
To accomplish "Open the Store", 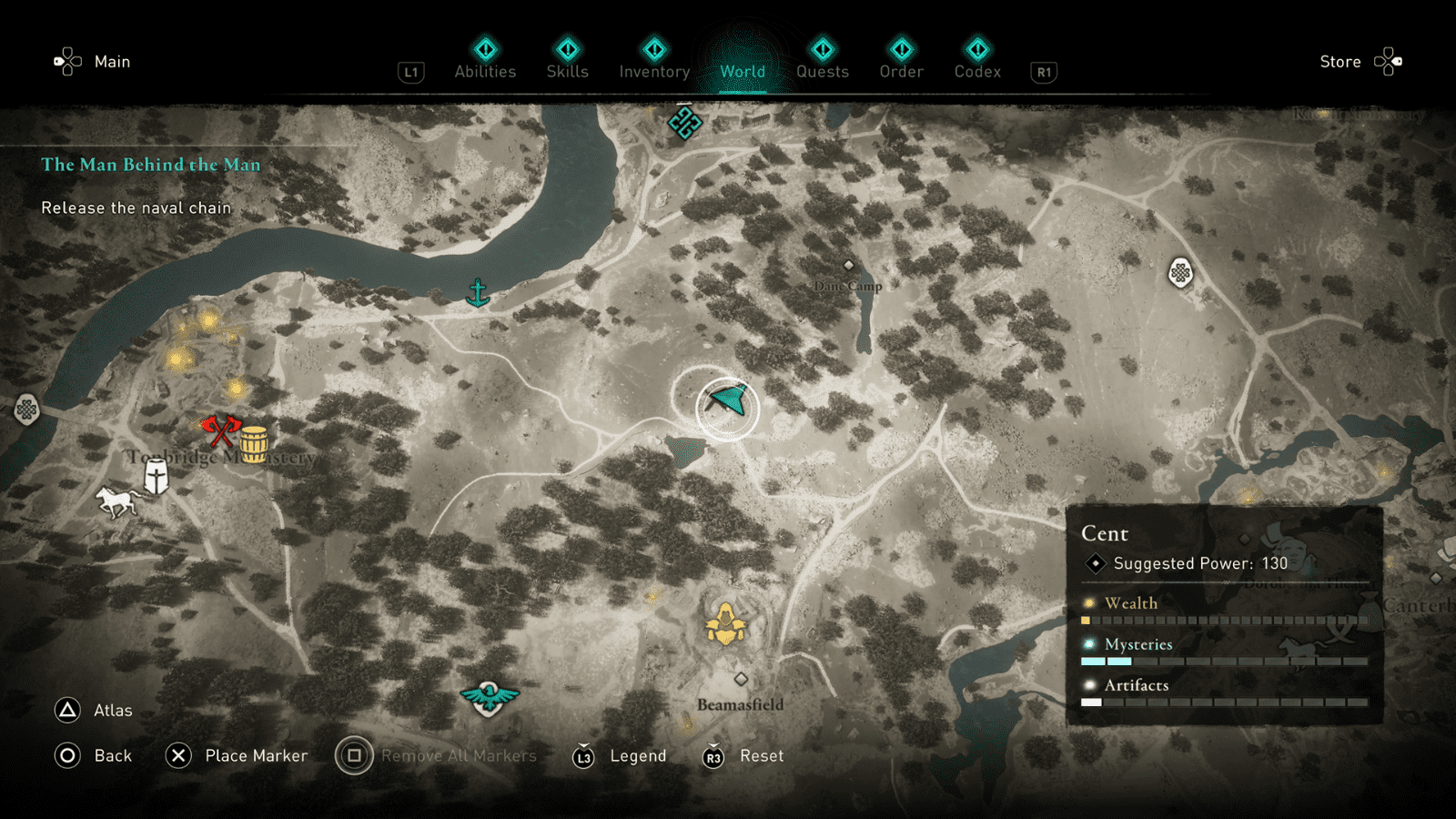I will coord(1340,61).
